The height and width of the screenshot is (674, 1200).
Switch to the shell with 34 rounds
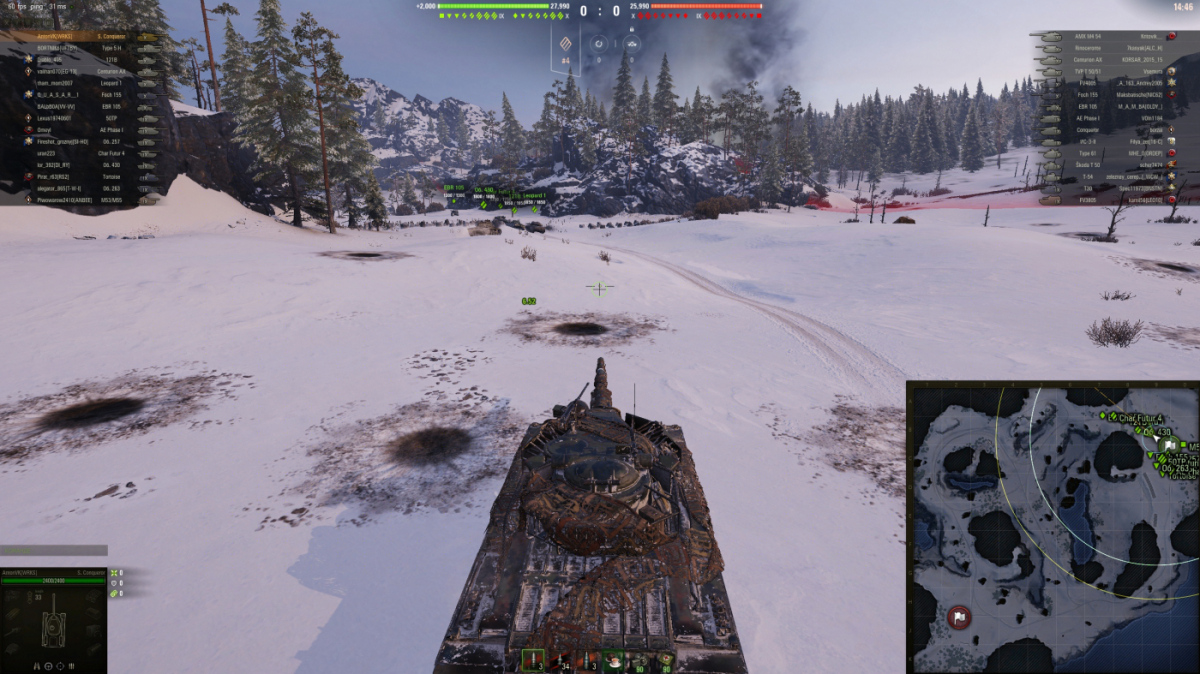[558, 661]
